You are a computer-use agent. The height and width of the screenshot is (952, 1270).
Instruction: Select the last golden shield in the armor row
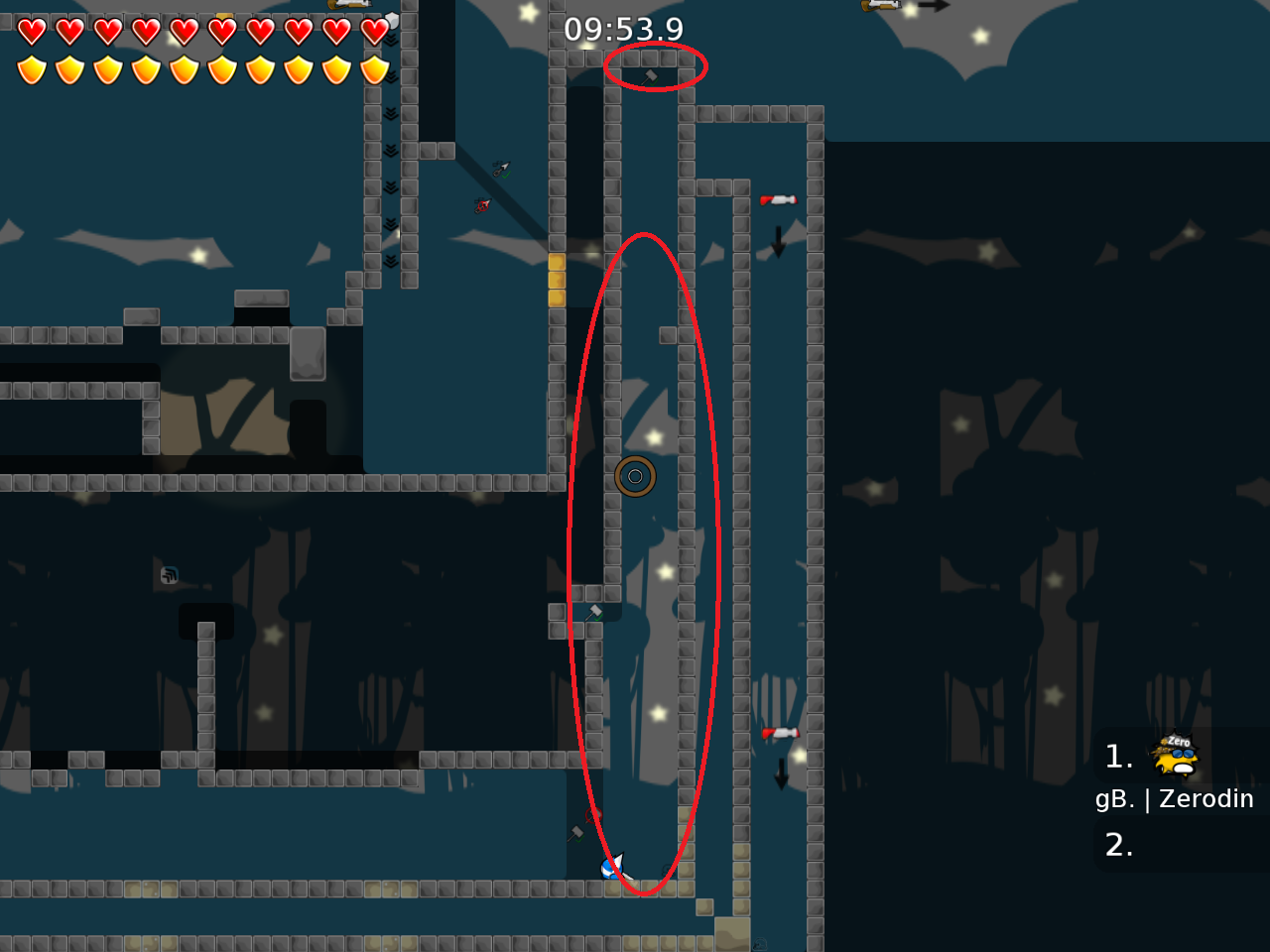click(372, 69)
